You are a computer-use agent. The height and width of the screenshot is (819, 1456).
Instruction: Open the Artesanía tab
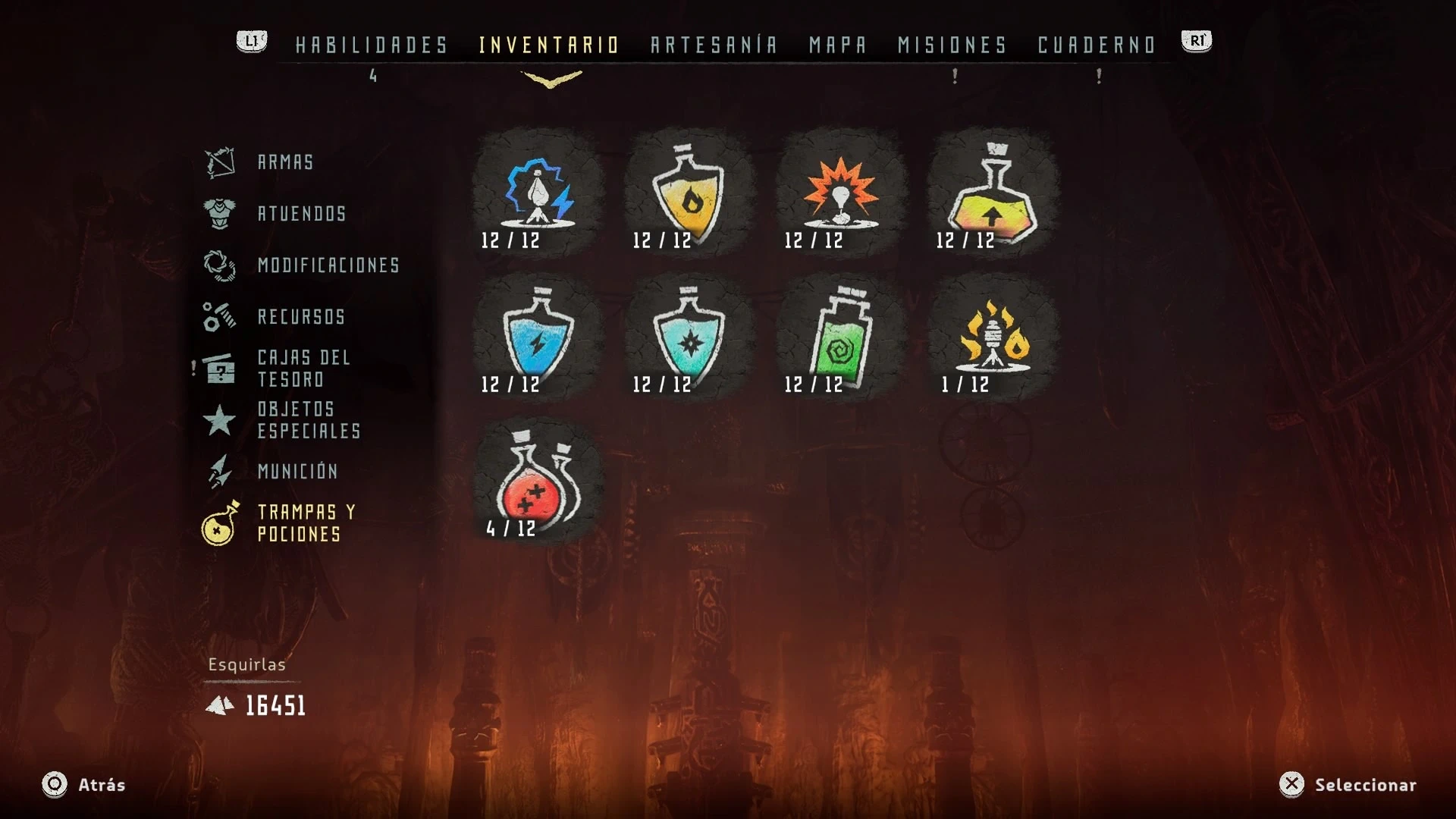point(714,45)
